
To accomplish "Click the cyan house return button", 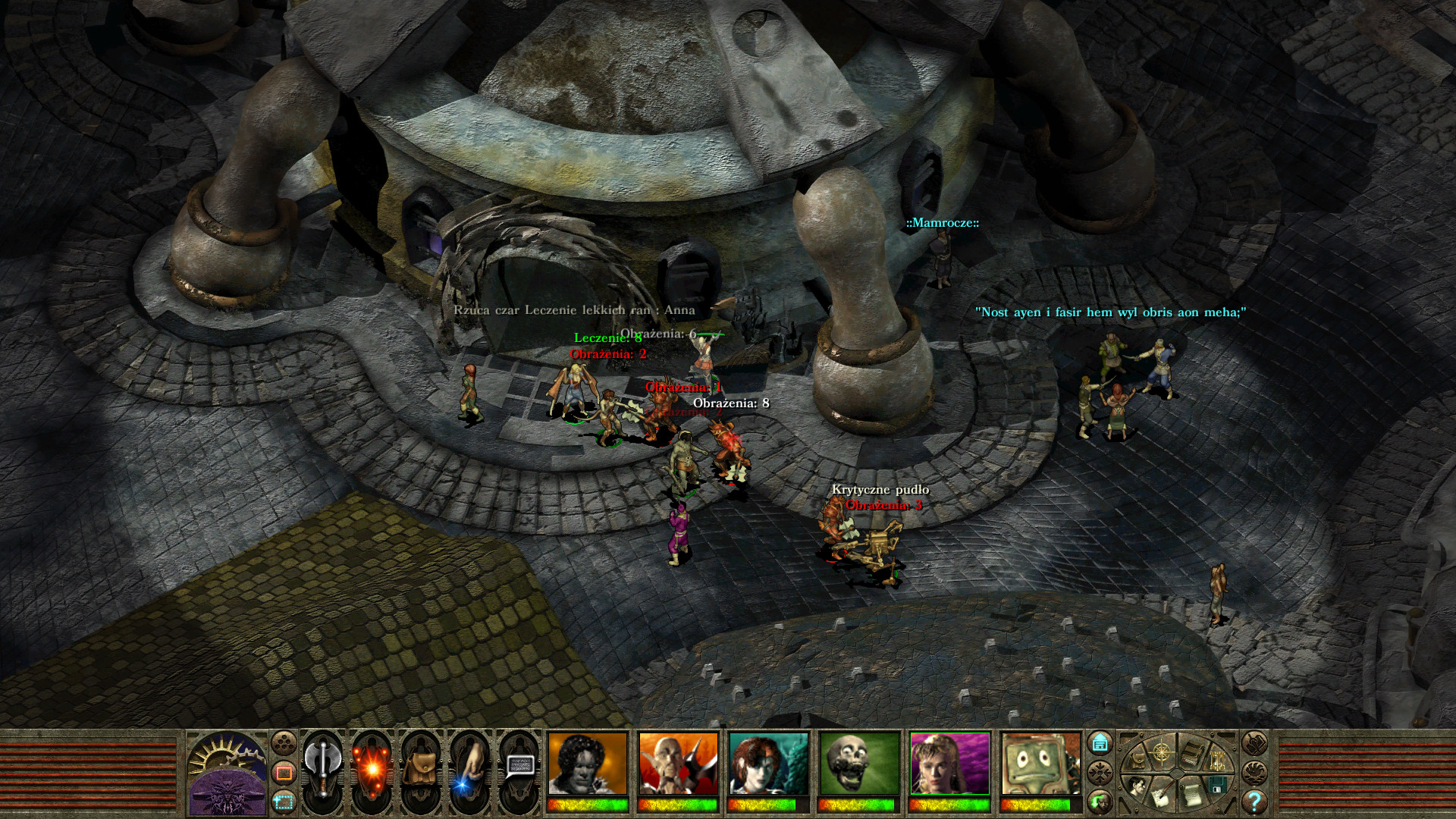I will tap(1100, 742).
